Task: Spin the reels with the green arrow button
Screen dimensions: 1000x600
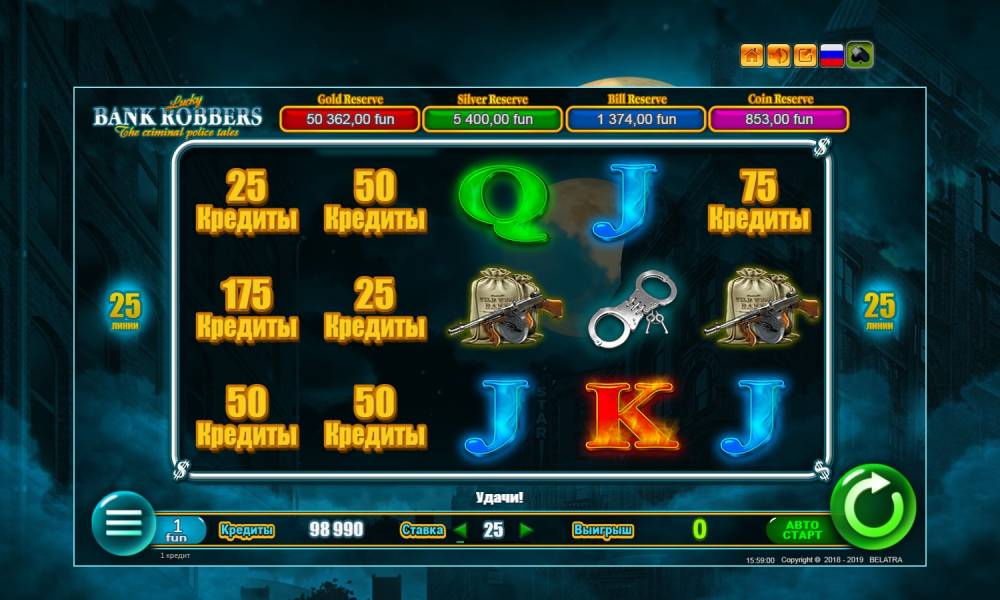Action: click(x=873, y=506)
